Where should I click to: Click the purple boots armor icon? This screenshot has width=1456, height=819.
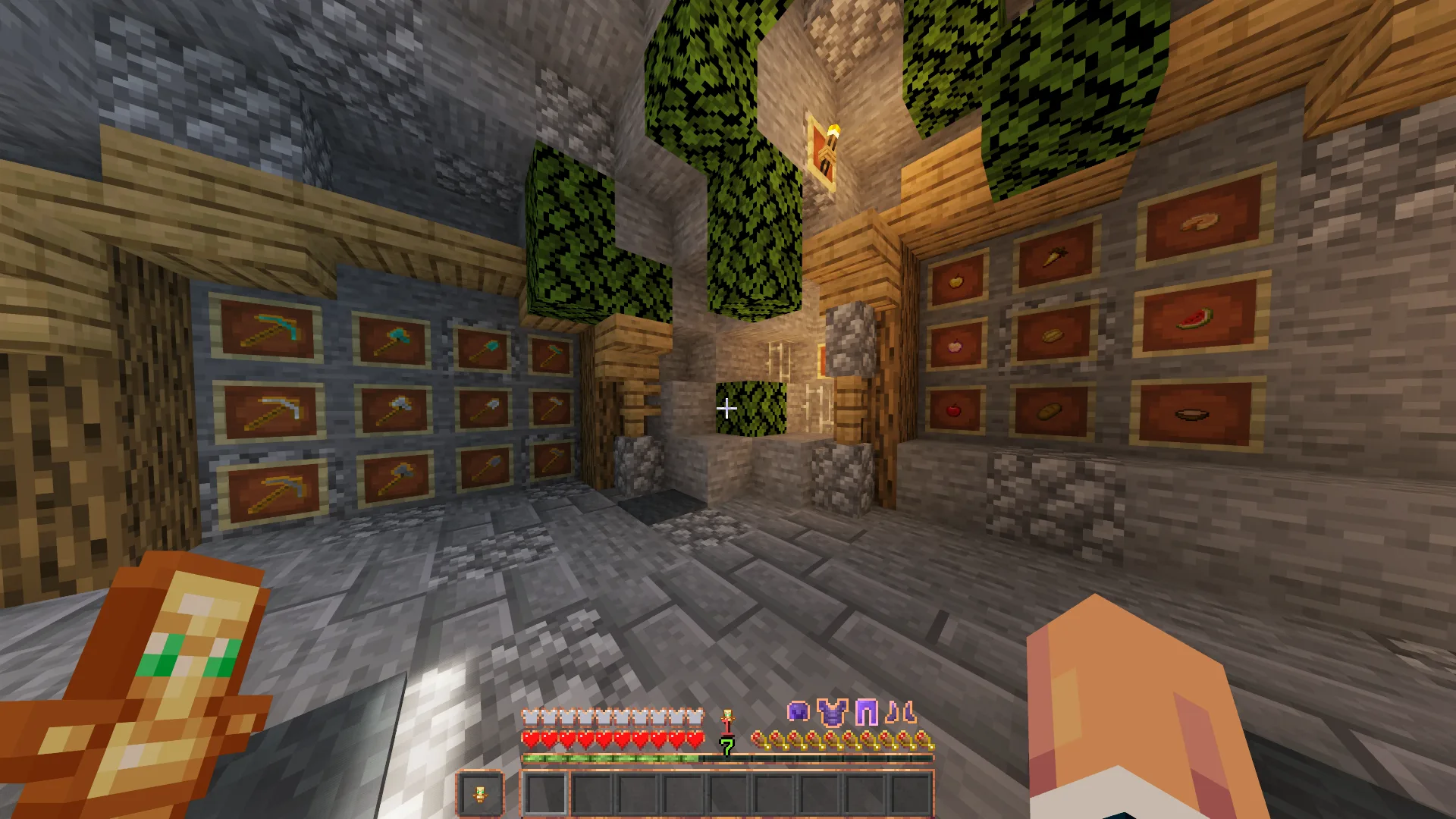pyautogui.click(x=901, y=713)
